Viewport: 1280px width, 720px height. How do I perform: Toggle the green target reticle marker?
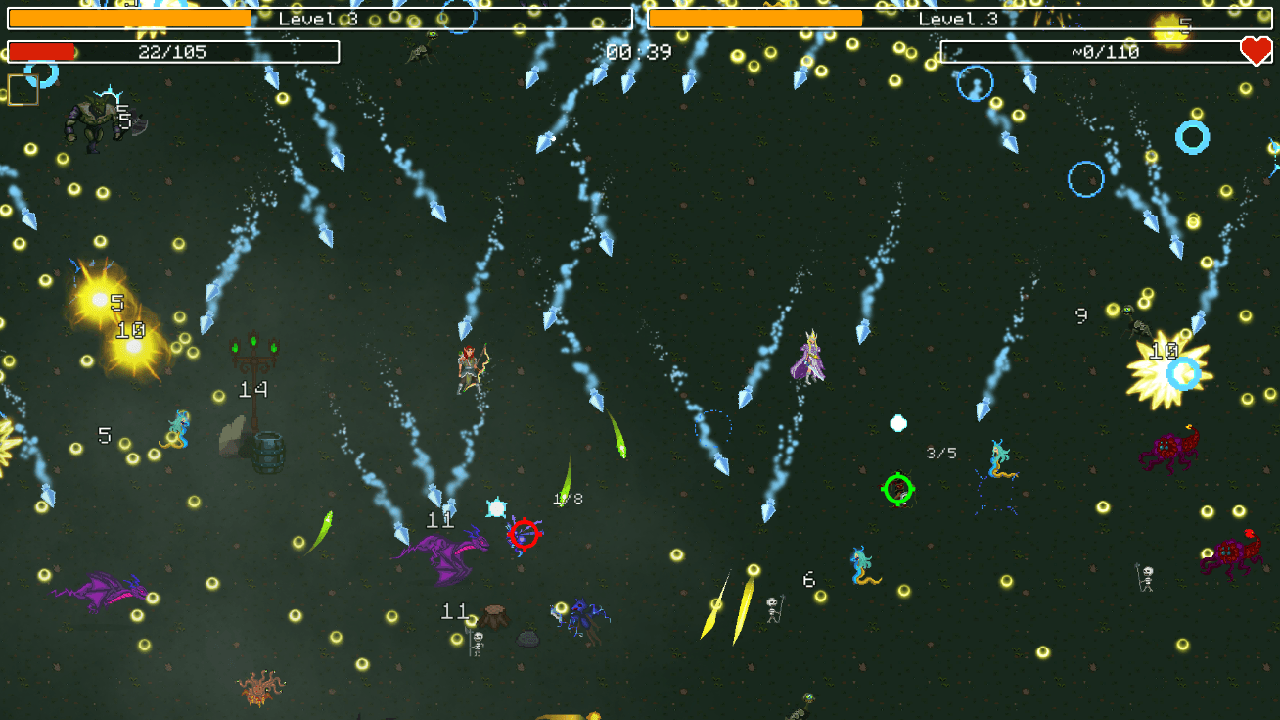898,489
